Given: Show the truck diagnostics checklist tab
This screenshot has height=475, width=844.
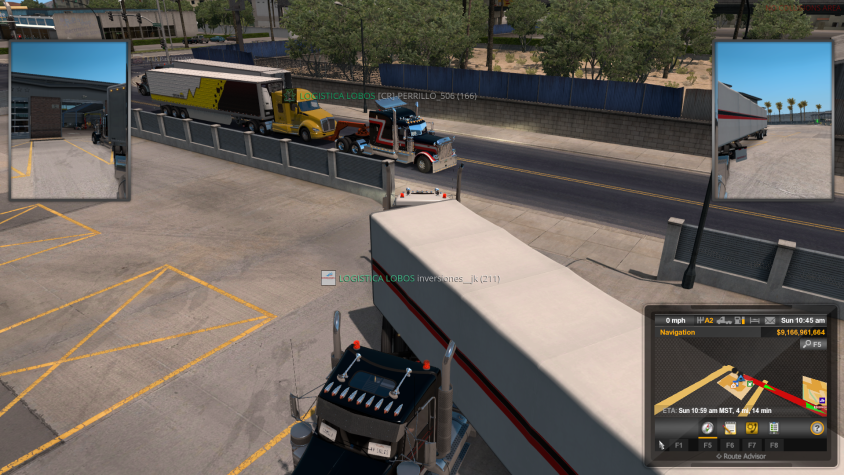Looking at the screenshot, I should click(x=773, y=428).
